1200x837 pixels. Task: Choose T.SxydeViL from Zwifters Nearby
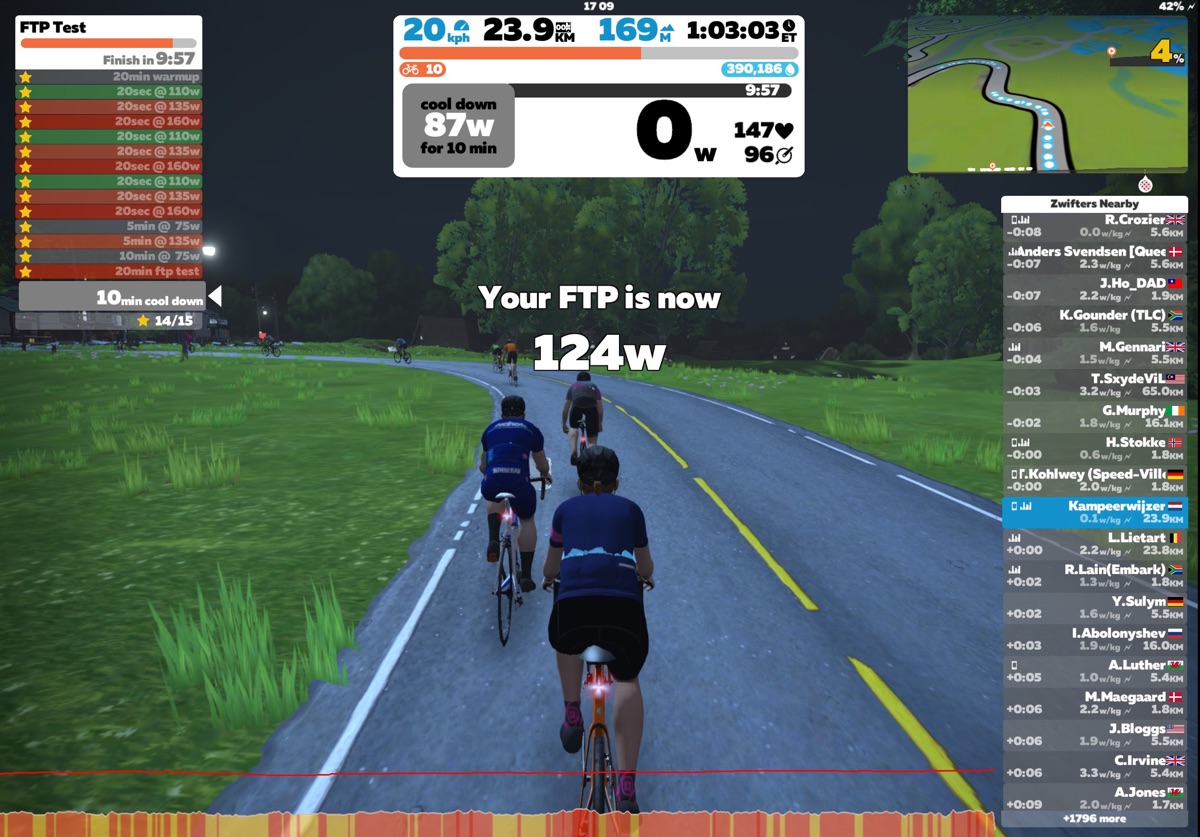[1094, 385]
